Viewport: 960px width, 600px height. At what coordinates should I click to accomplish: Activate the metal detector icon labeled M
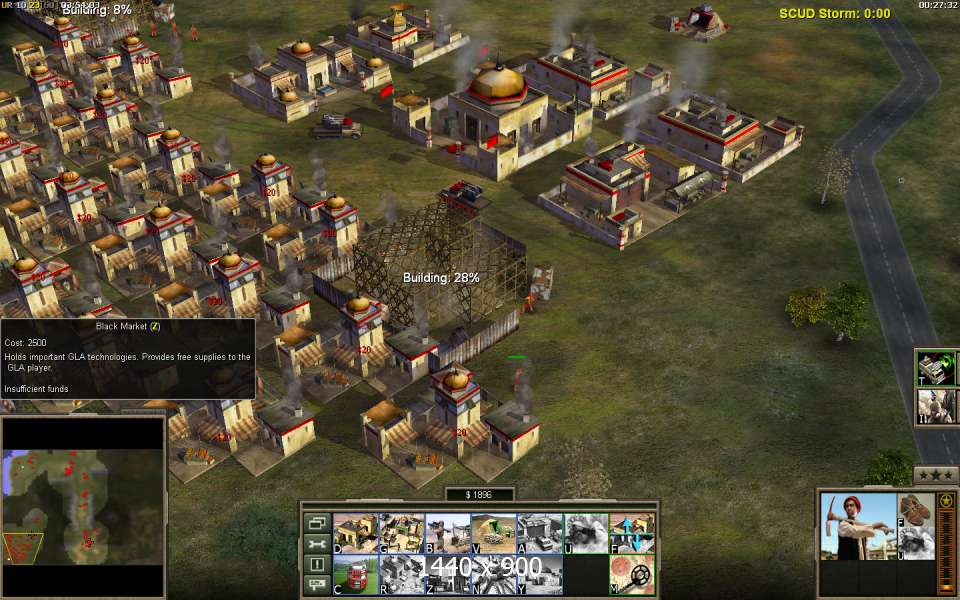[x=631, y=574]
